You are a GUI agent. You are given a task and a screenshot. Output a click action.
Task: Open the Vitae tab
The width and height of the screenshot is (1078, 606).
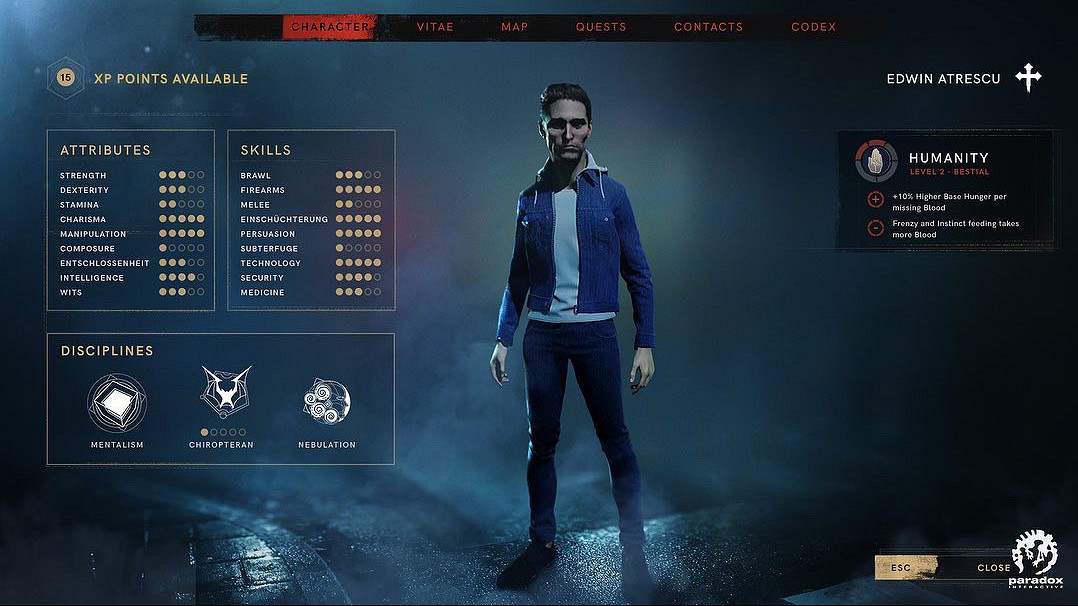(x=435, y=27)
